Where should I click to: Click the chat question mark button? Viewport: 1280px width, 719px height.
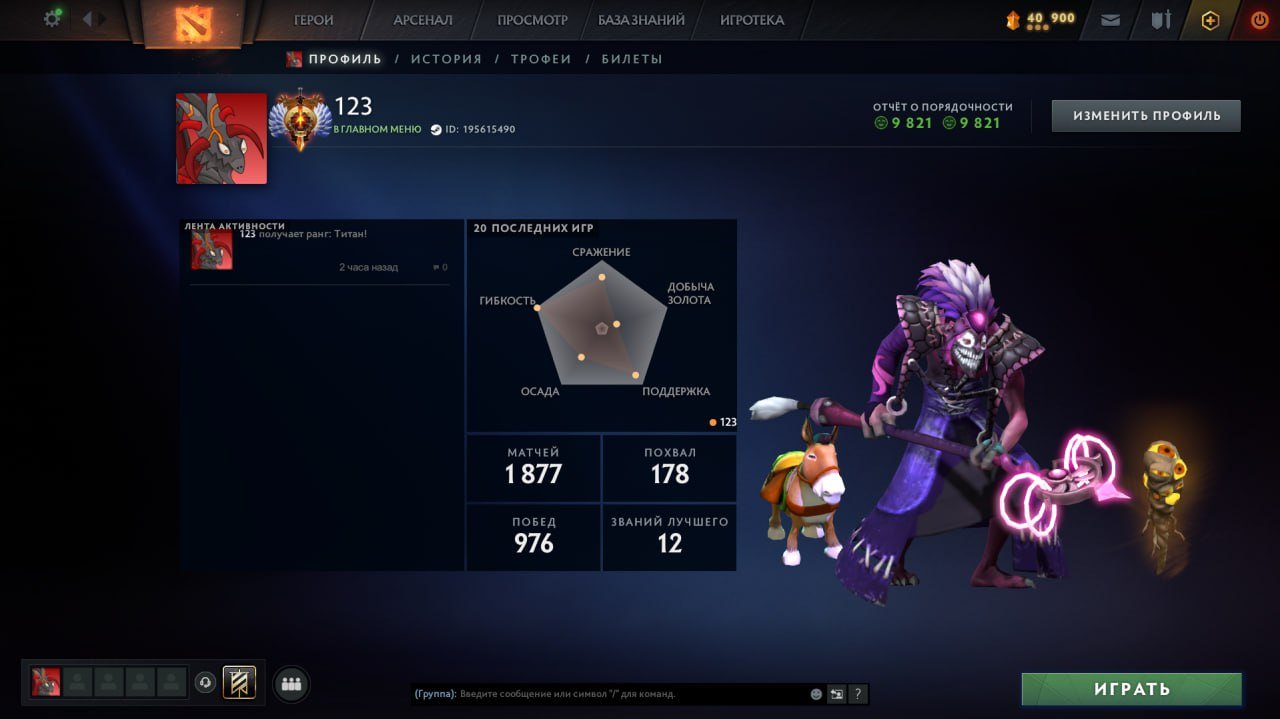[x=858, y=694]
